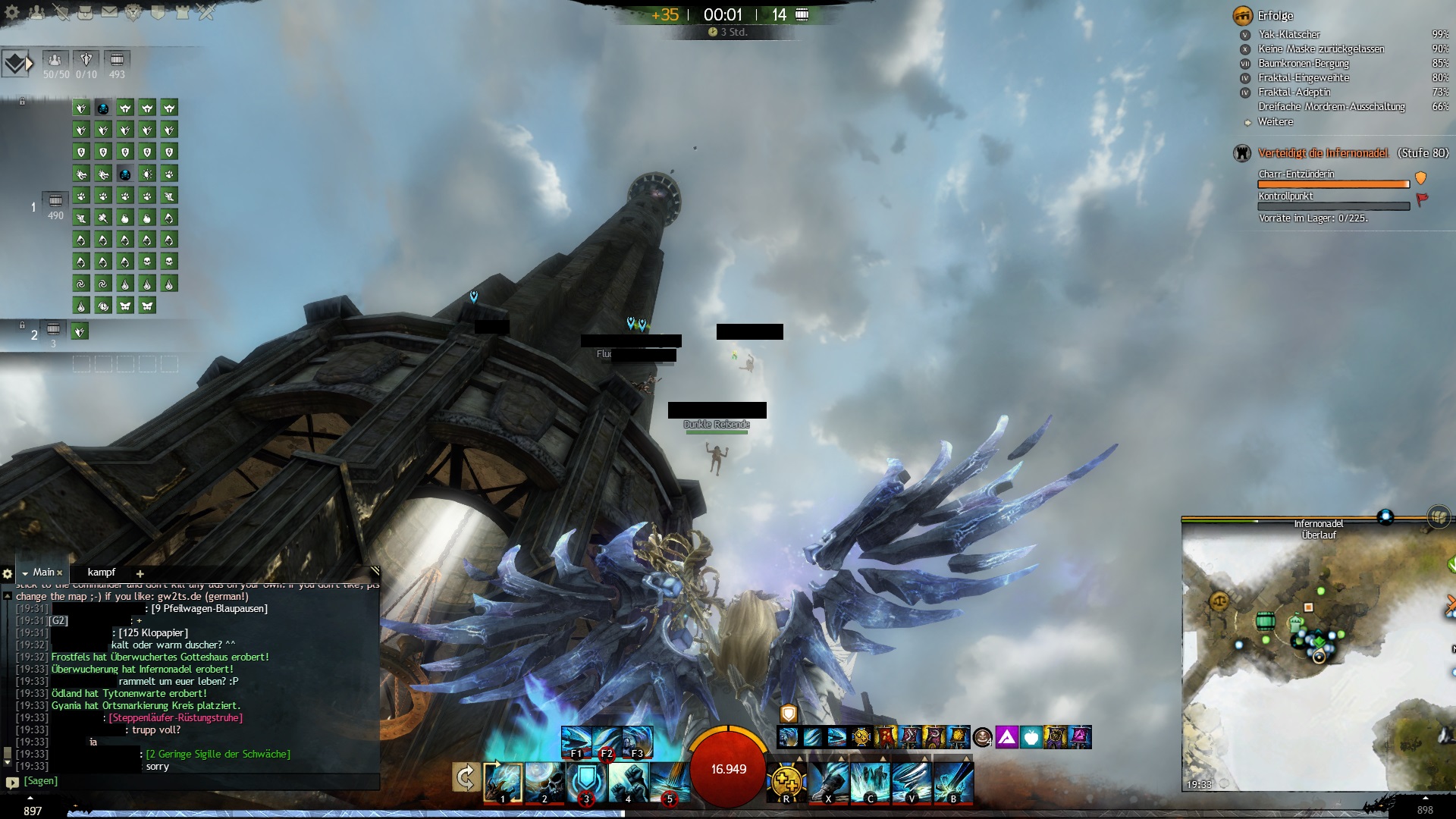
Task: Click the Steppenläufer-Rüstungstruhe item link in chat
Action: tap(176, 717)
